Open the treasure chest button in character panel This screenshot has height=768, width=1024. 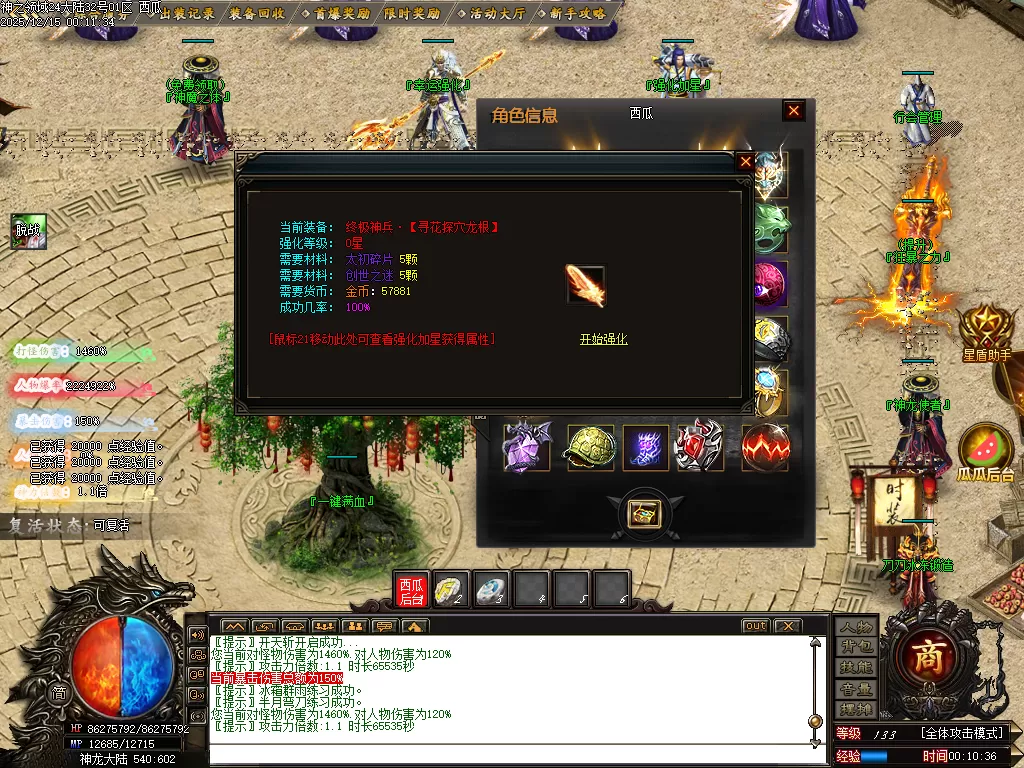641,513
